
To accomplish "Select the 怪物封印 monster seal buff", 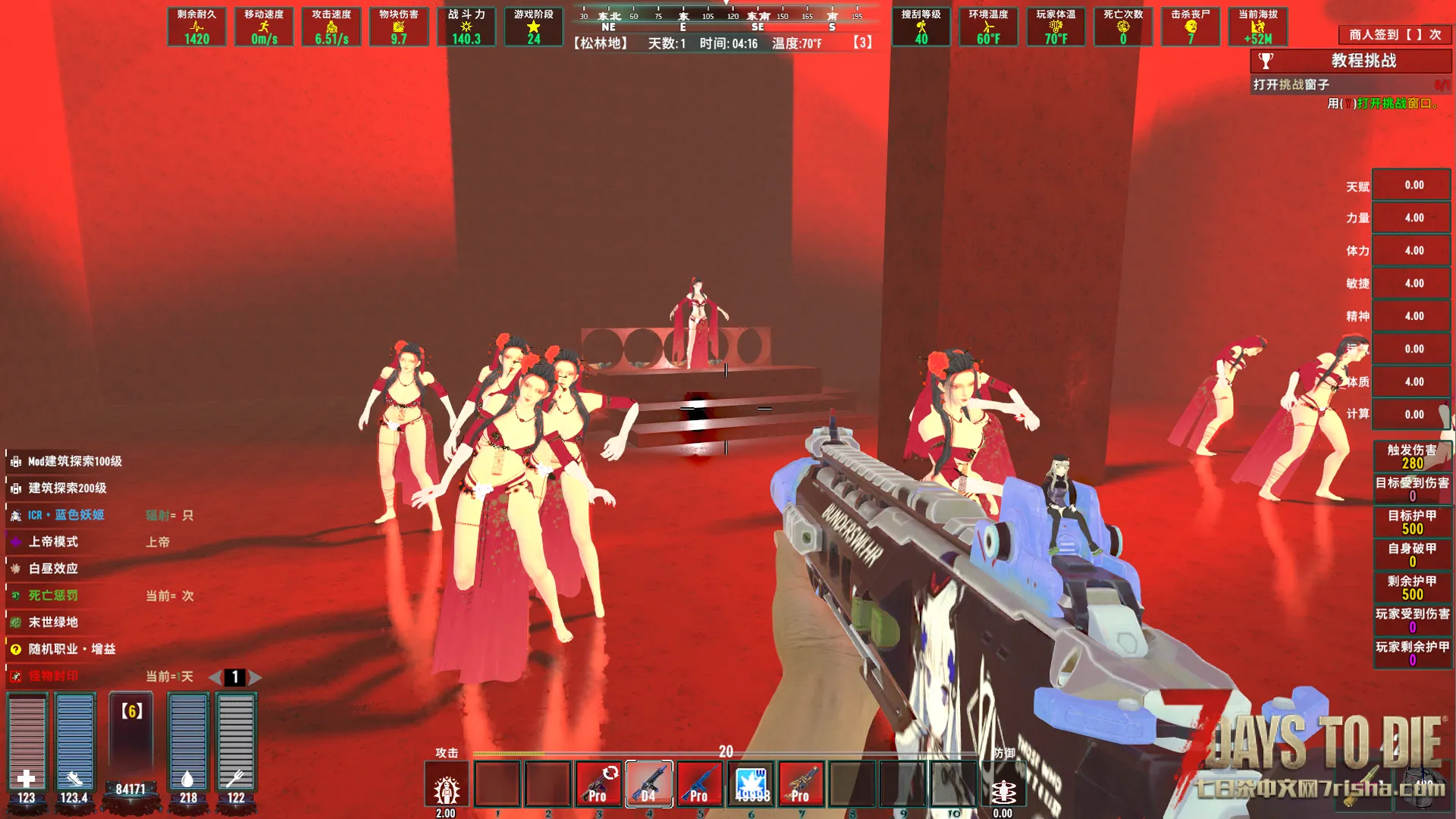I will [53, 676].
